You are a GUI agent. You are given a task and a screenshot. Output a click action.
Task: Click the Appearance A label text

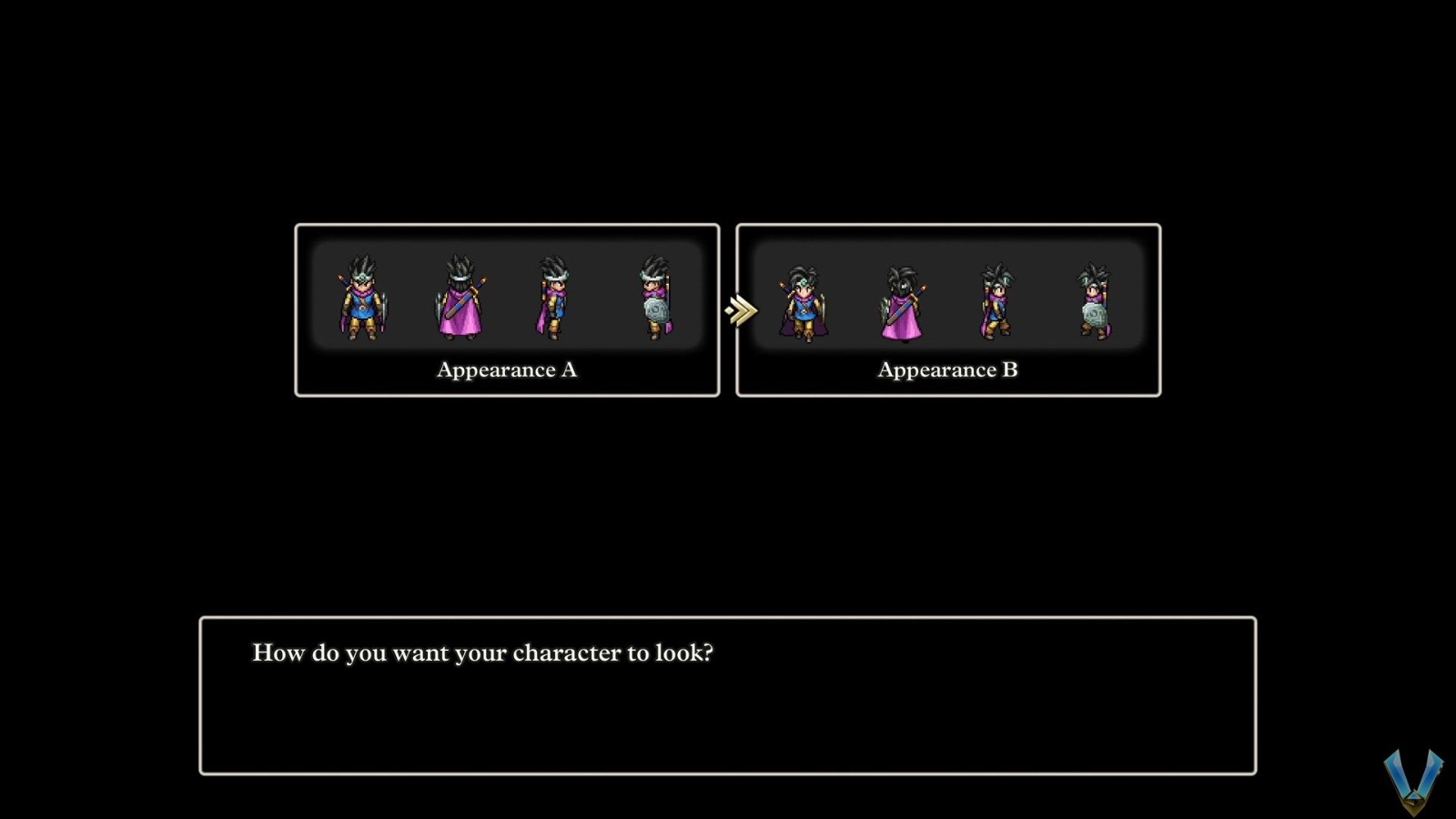(508, 370)
